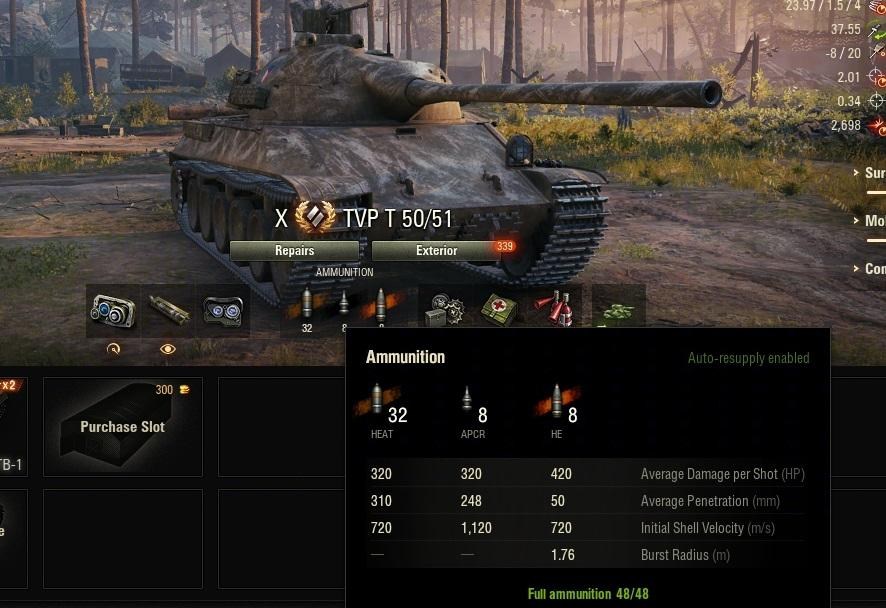Buy a new slot with Purchase Slot
The height and width of the screenshot is (608, 886).
click(123, 427)
